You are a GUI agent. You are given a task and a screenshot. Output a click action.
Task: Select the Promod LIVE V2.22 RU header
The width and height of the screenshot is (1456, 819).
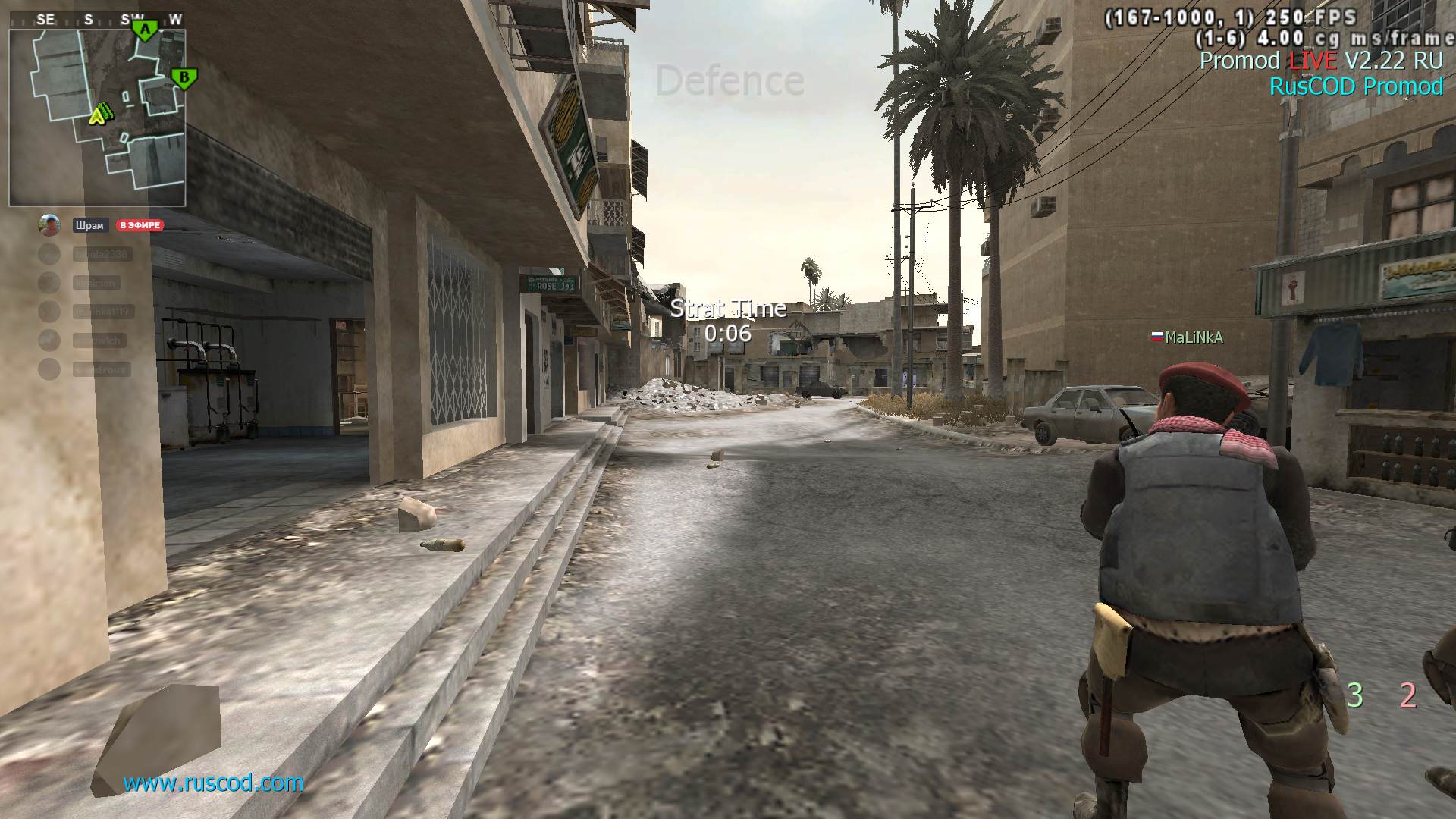1323,61
